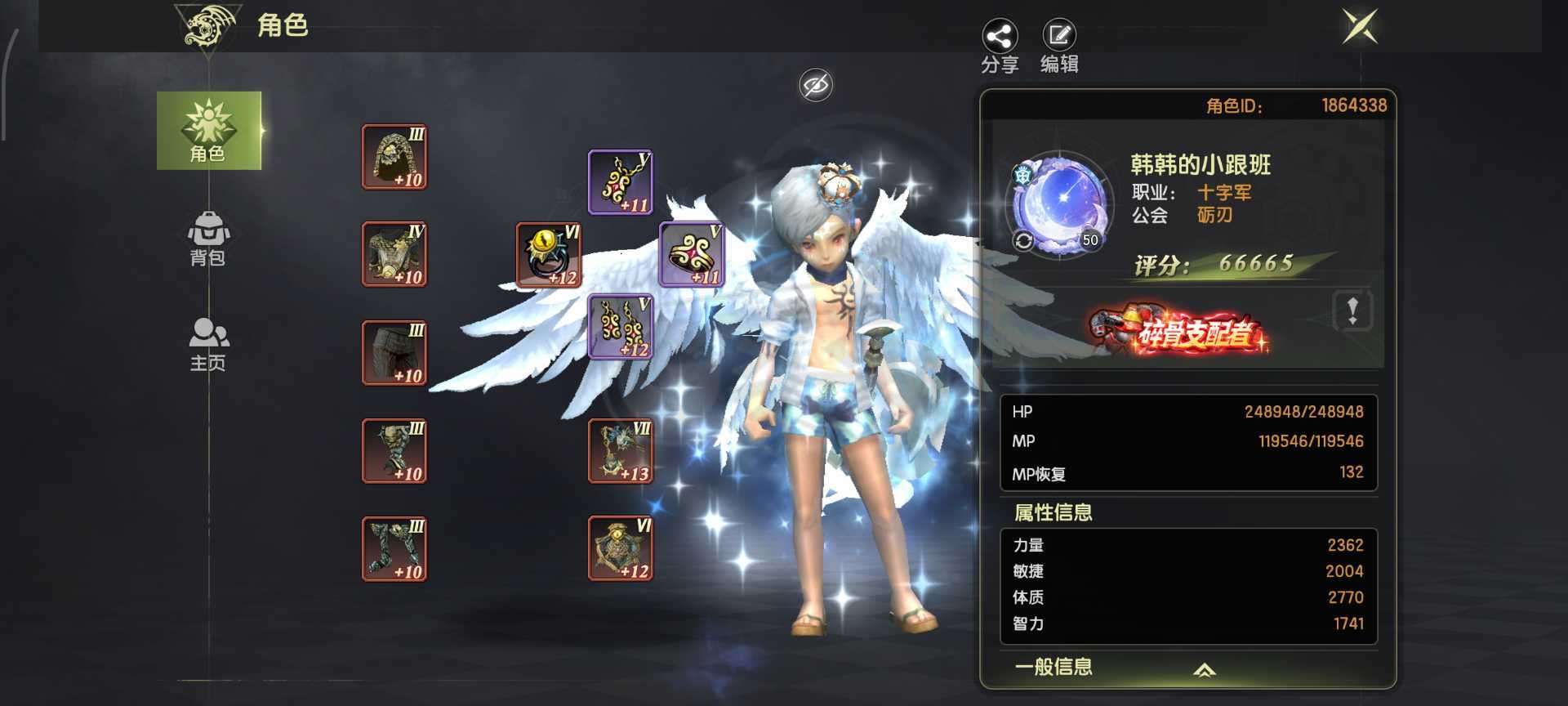This screenshot has width=1568, height=706.
Task: Inspect the +13 main weapon slot
Action: click(x=621, y=450)
